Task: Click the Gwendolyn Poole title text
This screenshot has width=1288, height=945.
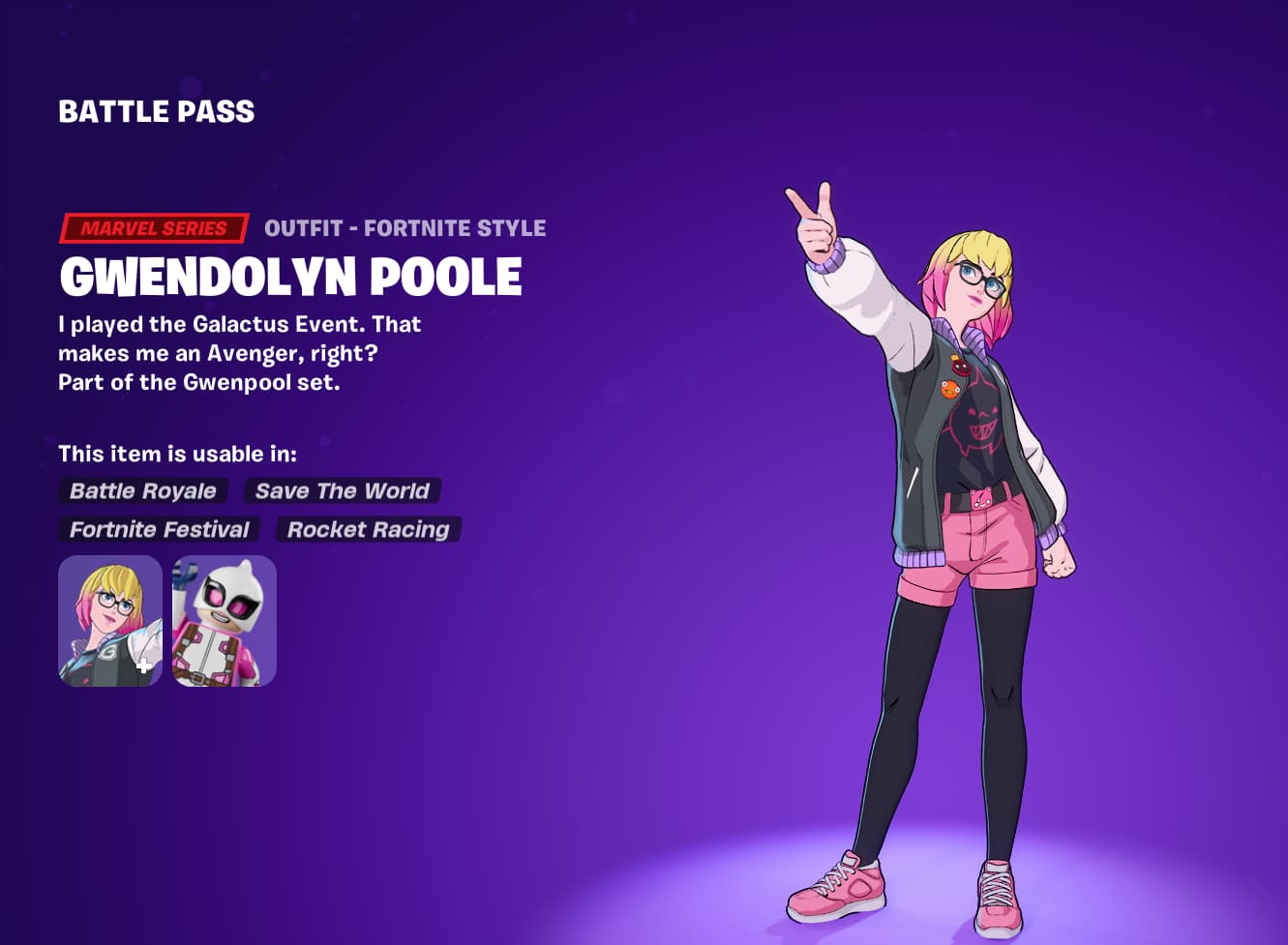Action: pos(289,278)
